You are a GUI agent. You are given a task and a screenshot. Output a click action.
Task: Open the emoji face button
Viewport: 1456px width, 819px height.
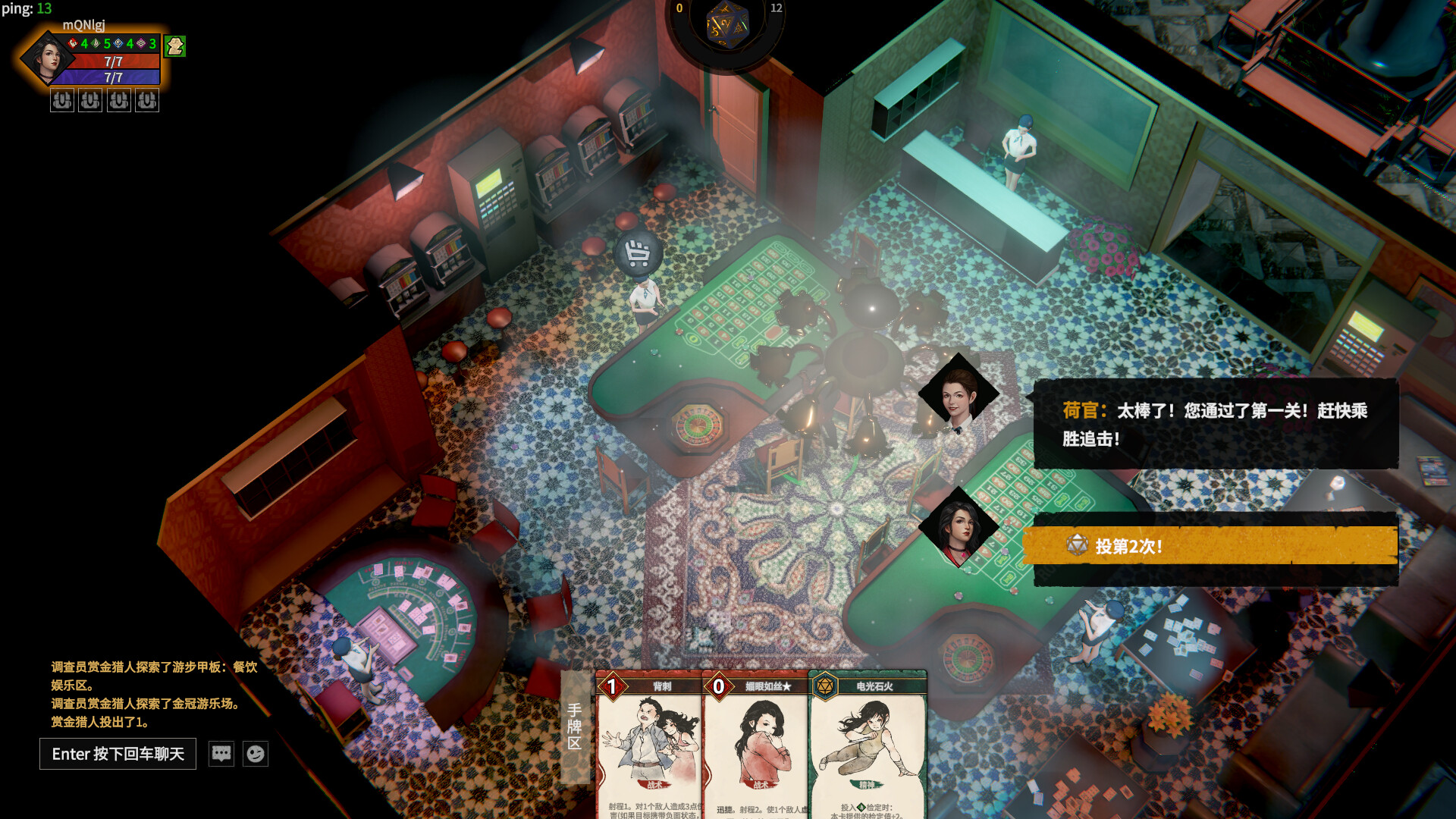click(256, 754)
